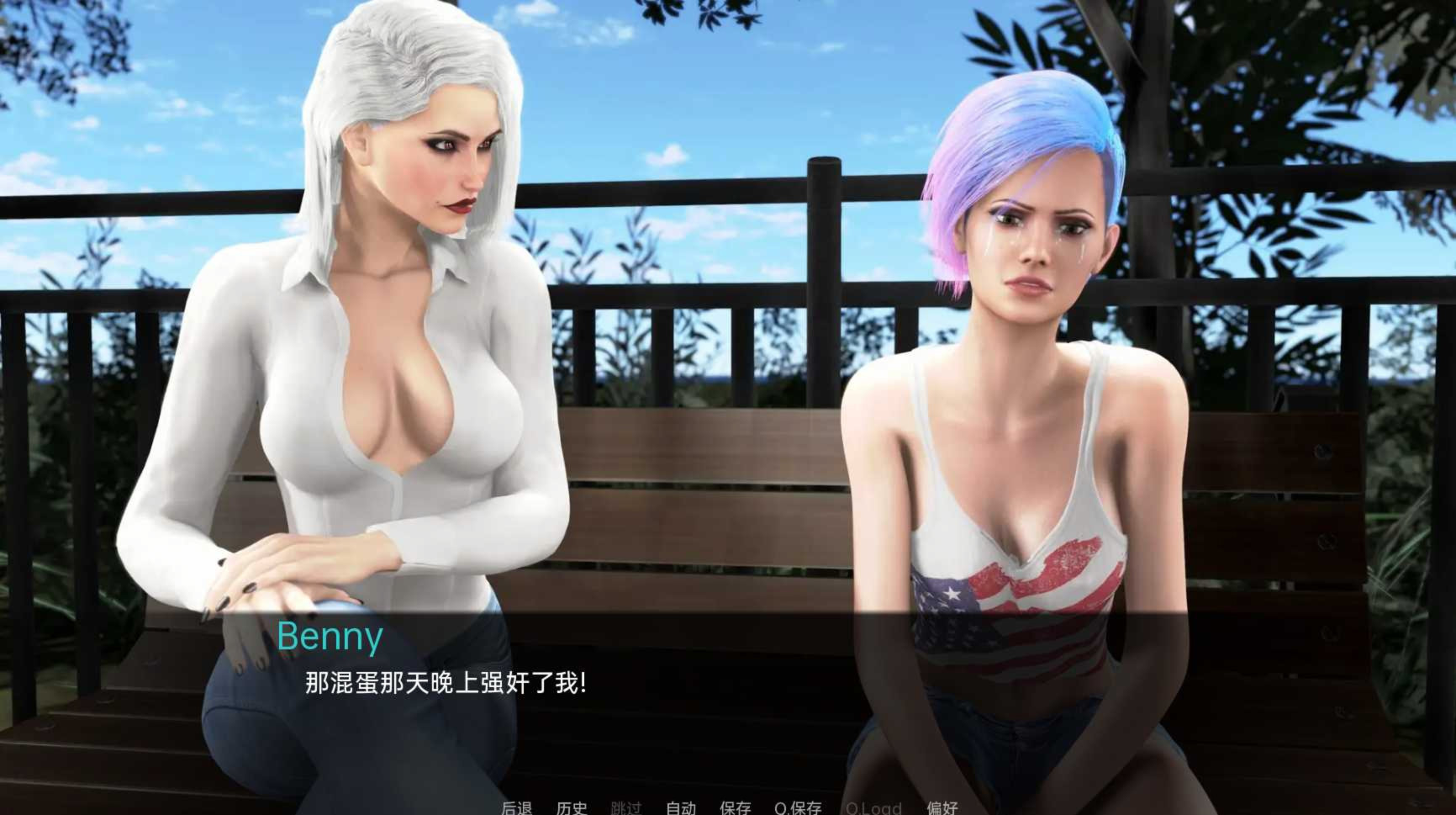Quick load using Q.Load
This screenshot has width=1456, height=815.
pyautogui.click(x=873, y=807)
